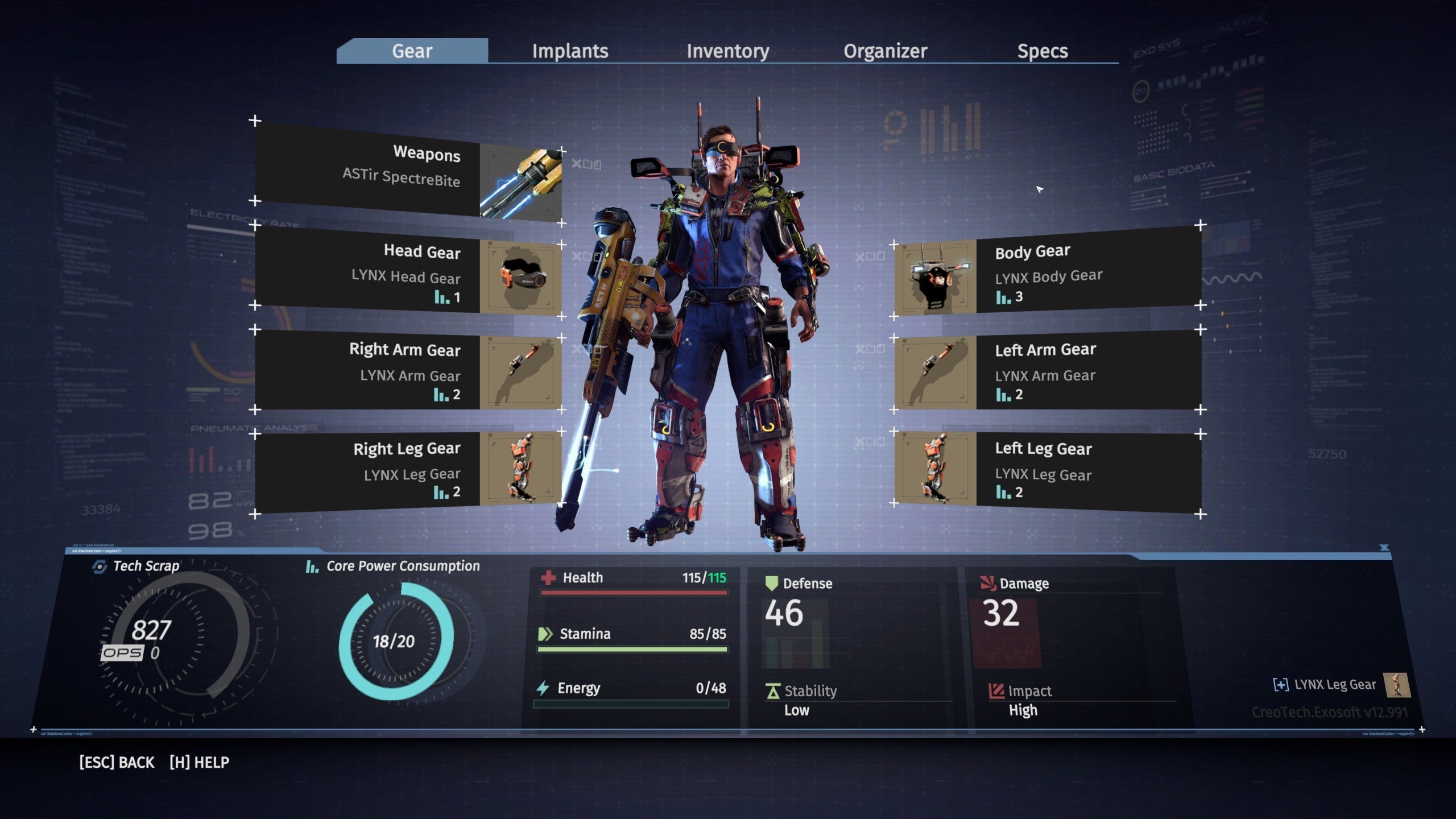Image resolution: width=1456 pixels, height=819 pixels.
Task: Select the Specs tab
Action: pyautogui.click(x=1043, y=51)
